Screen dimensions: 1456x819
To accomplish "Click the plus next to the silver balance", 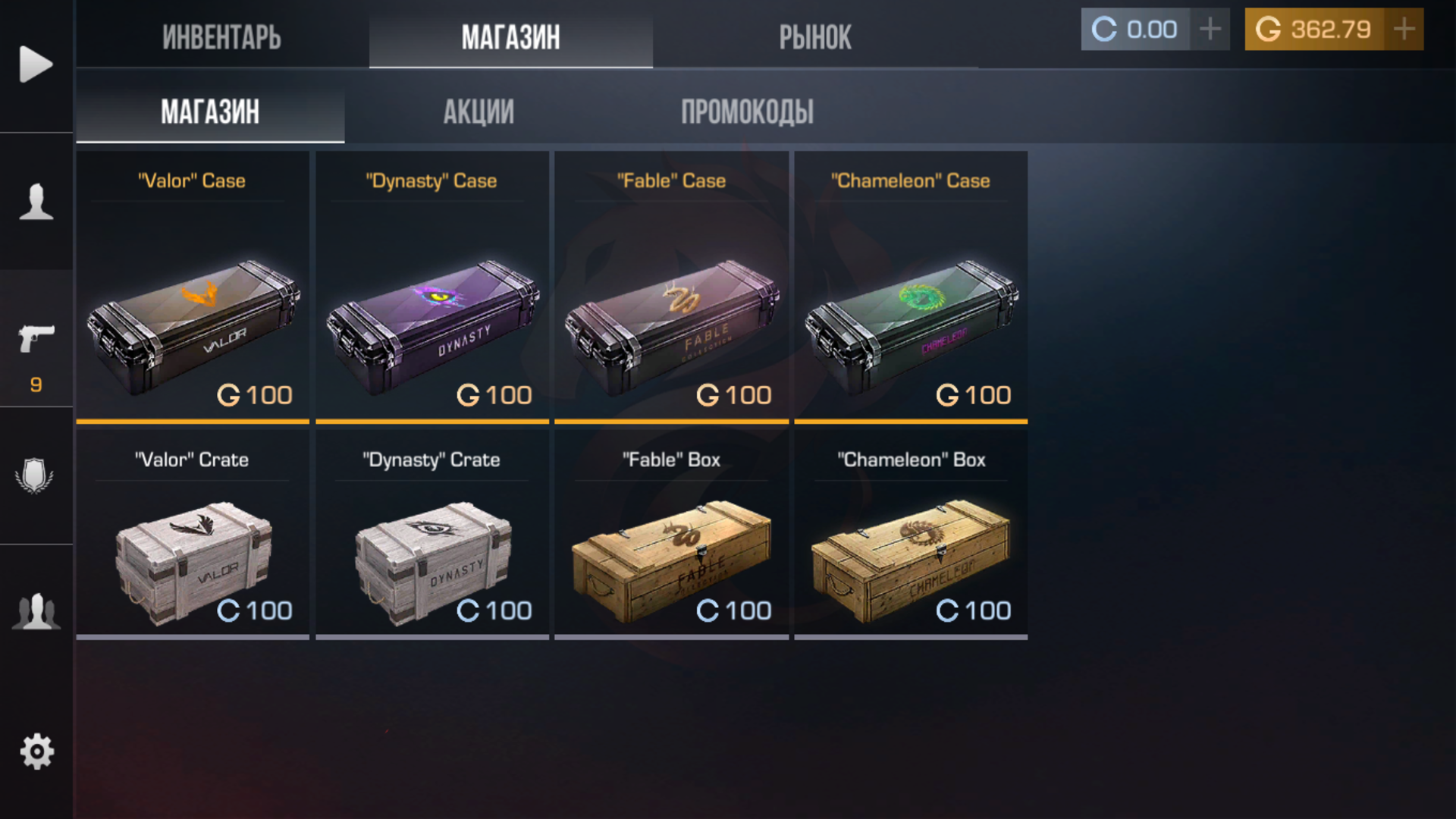I will (1210, 30).
